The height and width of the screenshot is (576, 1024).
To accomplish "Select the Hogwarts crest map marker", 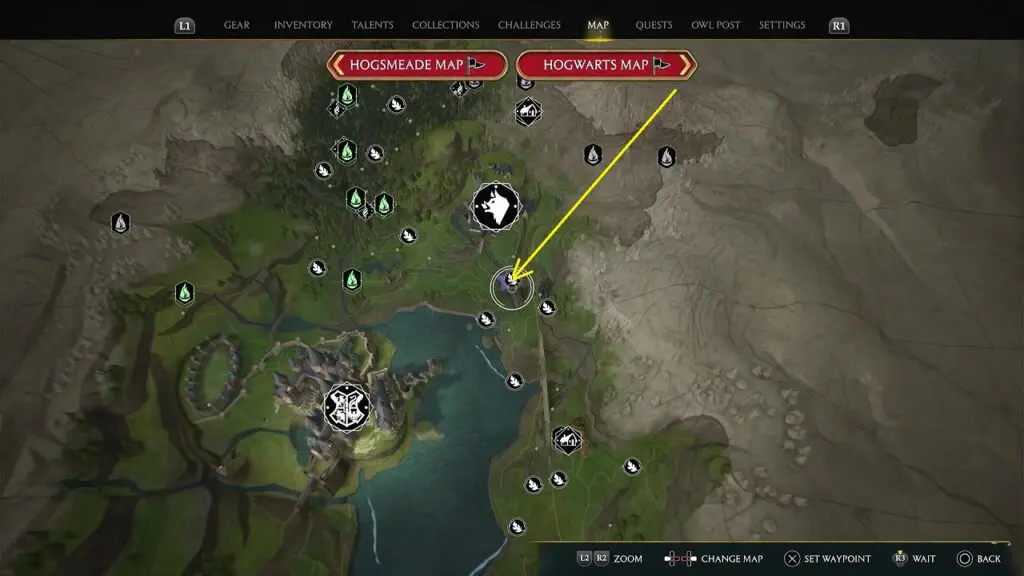I will tap(347, 407).
